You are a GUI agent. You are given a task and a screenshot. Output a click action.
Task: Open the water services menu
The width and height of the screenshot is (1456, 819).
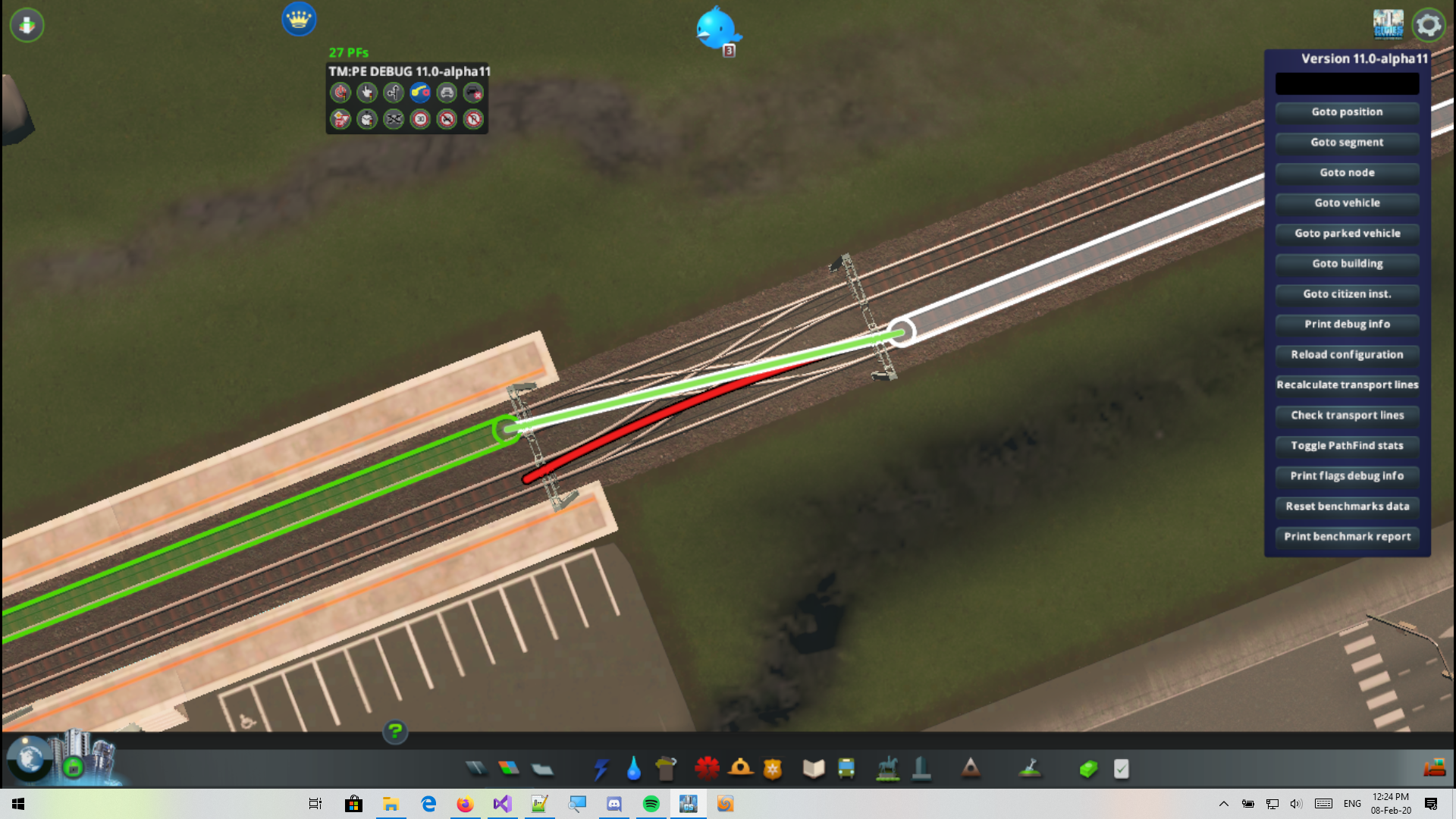click(x=634, y=768)
